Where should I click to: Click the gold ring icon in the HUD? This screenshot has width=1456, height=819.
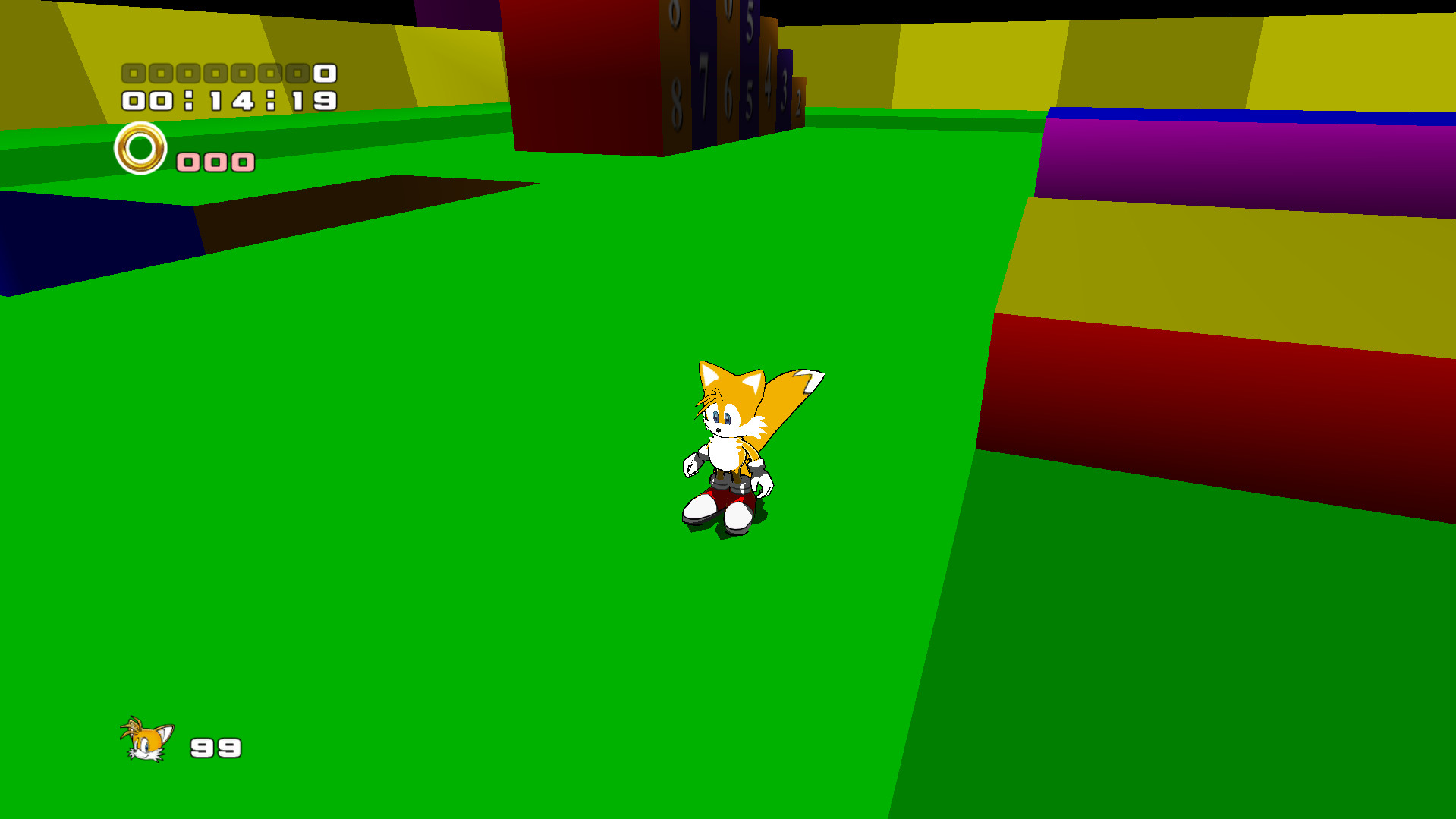pos(141,150)
